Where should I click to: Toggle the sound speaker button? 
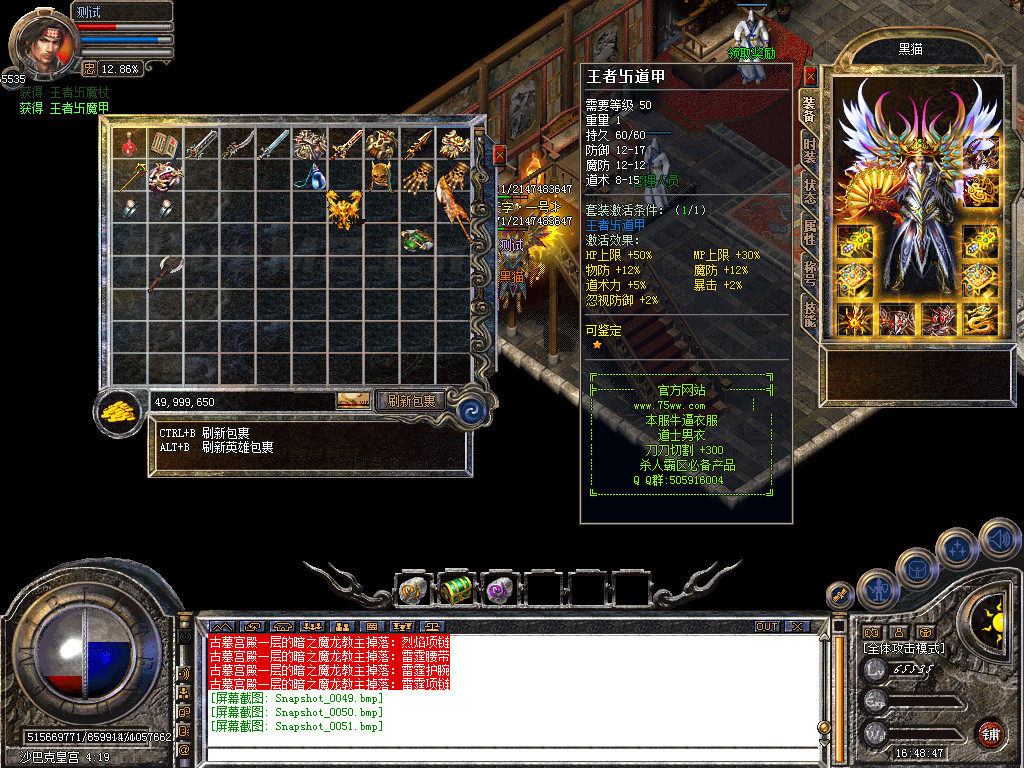[1000, 538]
